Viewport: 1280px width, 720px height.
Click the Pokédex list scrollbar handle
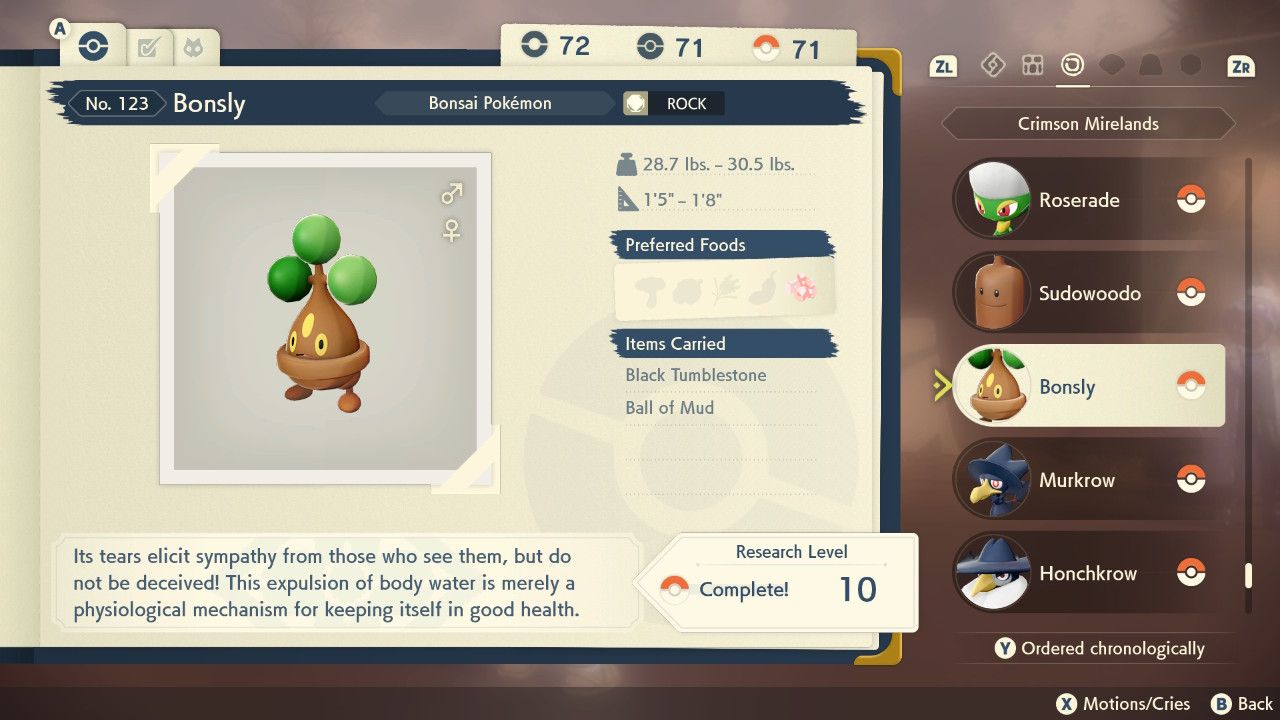tap(1247, 576)
